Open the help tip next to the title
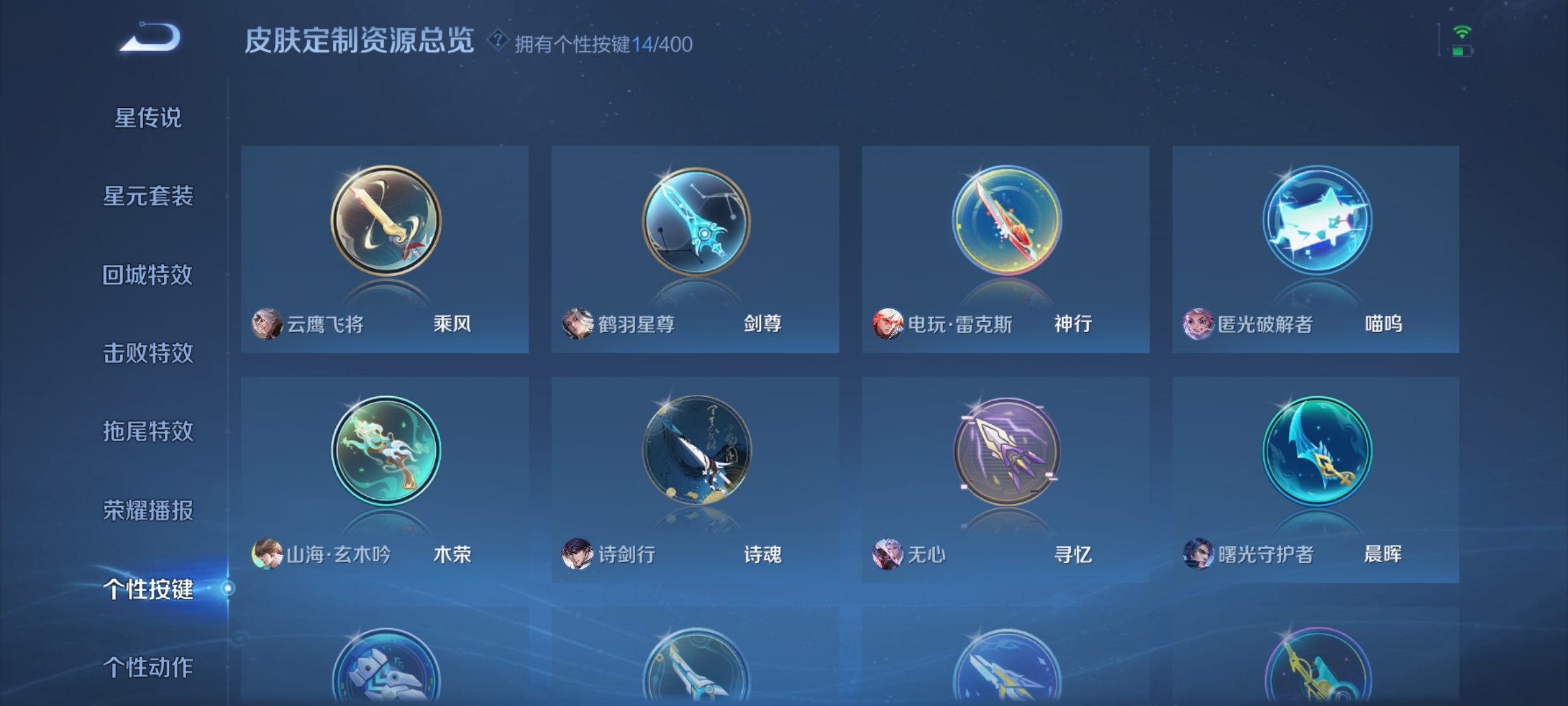The width and height of the screenshot is (1568, 706). coord(497,41)
